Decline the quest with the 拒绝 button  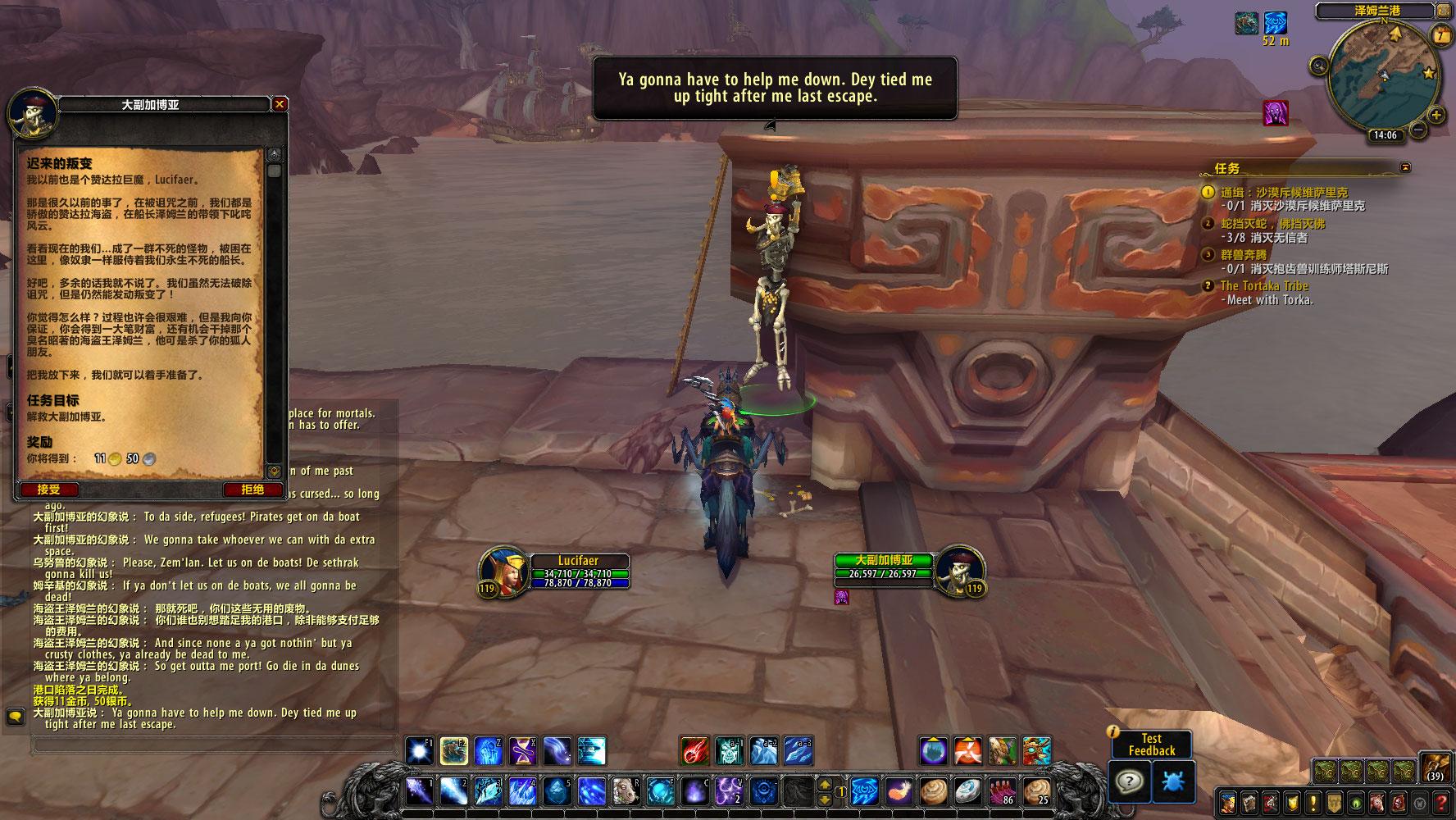tap(253, 490)
